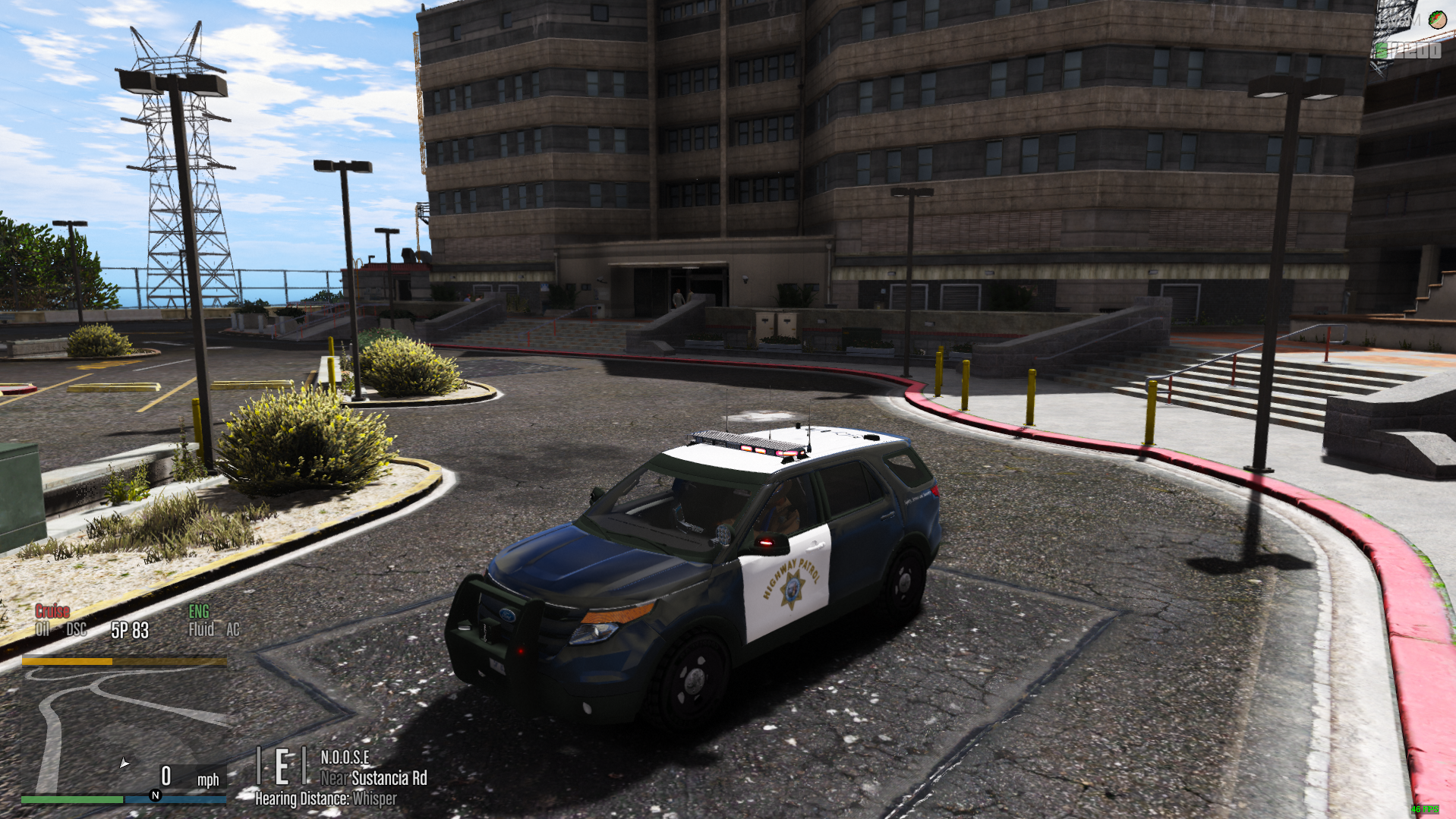
Task: Click the Oil status indicator
Action: [x=43, y=629]
